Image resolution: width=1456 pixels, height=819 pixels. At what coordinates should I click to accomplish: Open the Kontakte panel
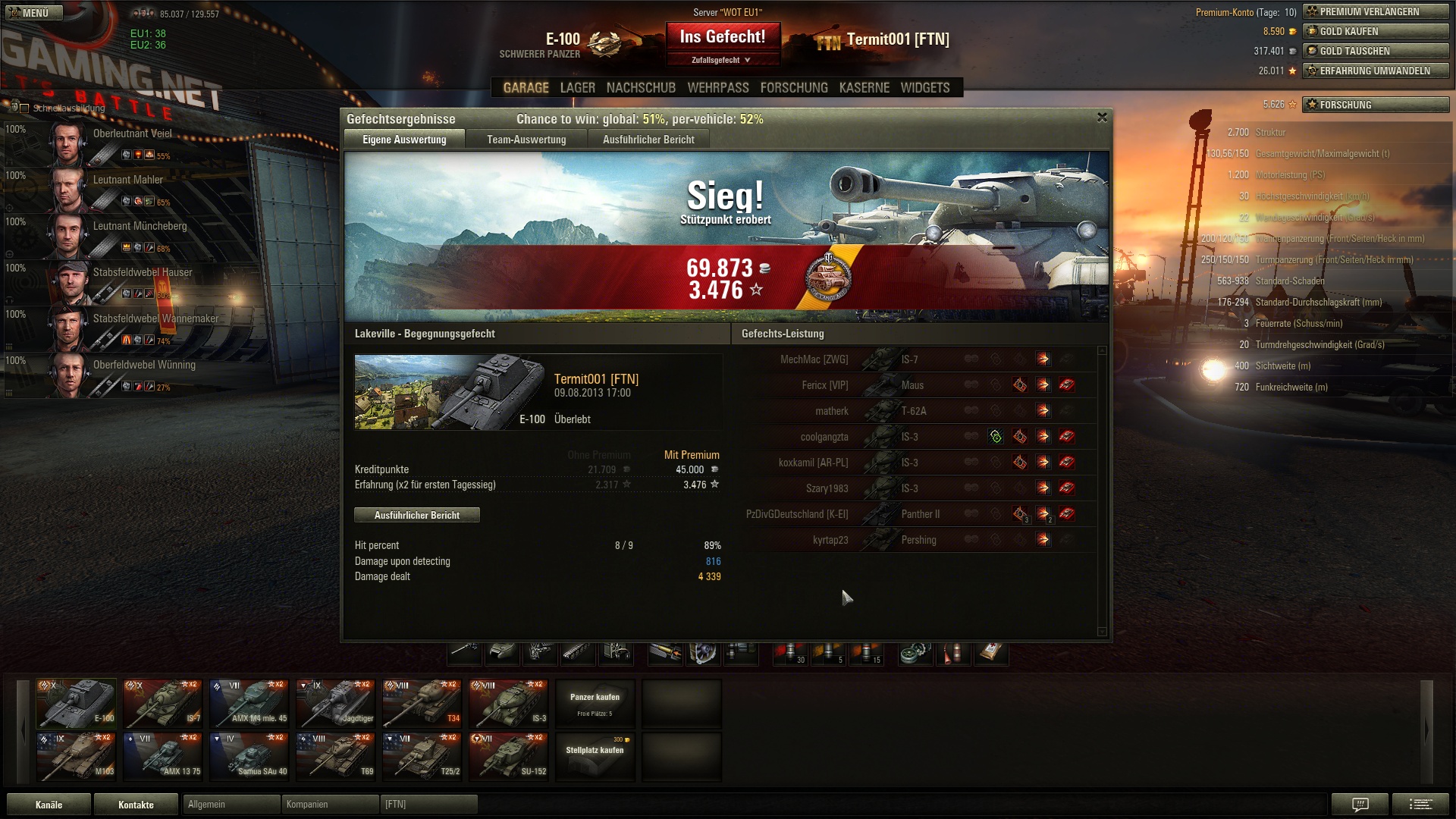coord(136,805)
